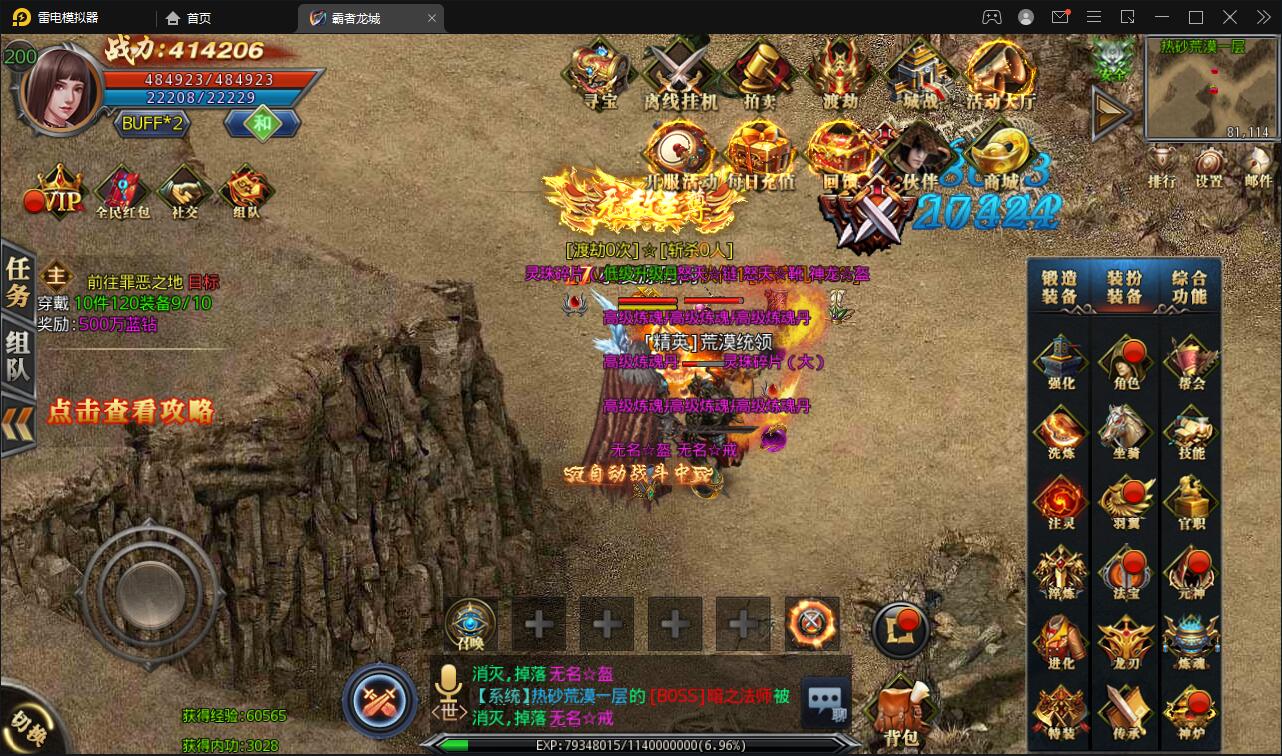
Task: Open the 商城 shop icon
Action: tap(1001, 155)
